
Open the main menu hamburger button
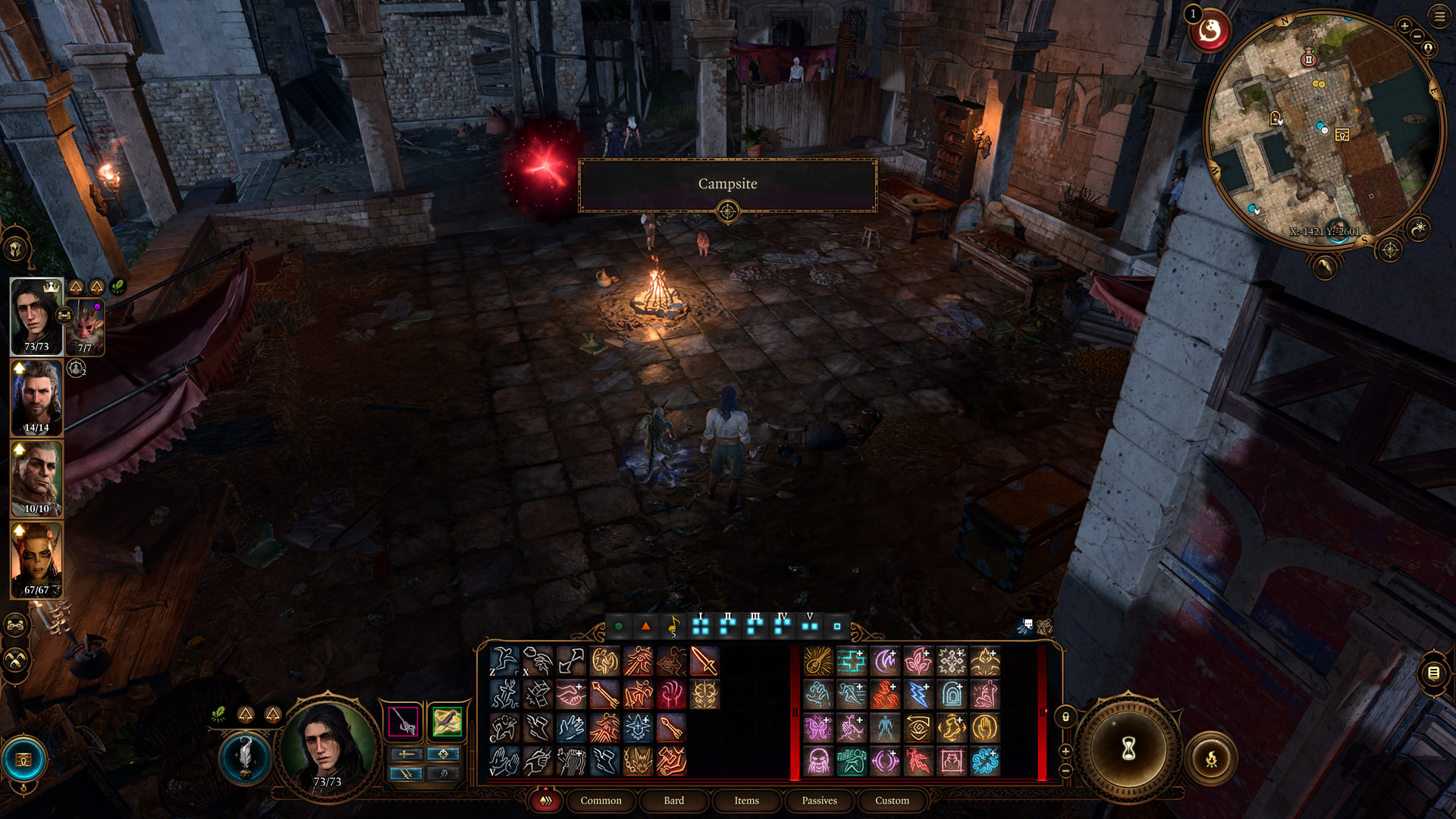1439,16
